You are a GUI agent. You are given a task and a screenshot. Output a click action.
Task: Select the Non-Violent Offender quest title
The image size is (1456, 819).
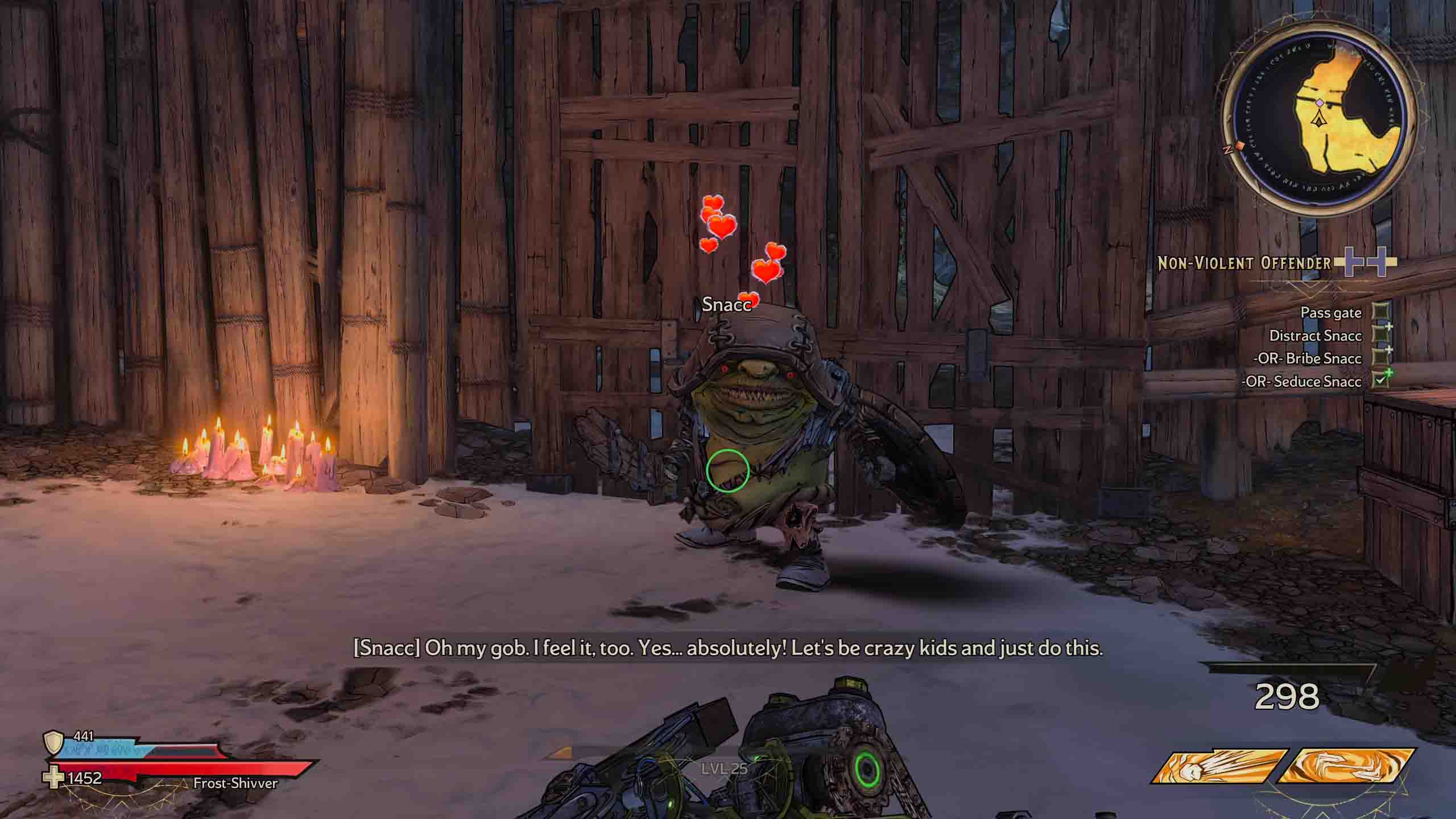(x=1244, y=263)
